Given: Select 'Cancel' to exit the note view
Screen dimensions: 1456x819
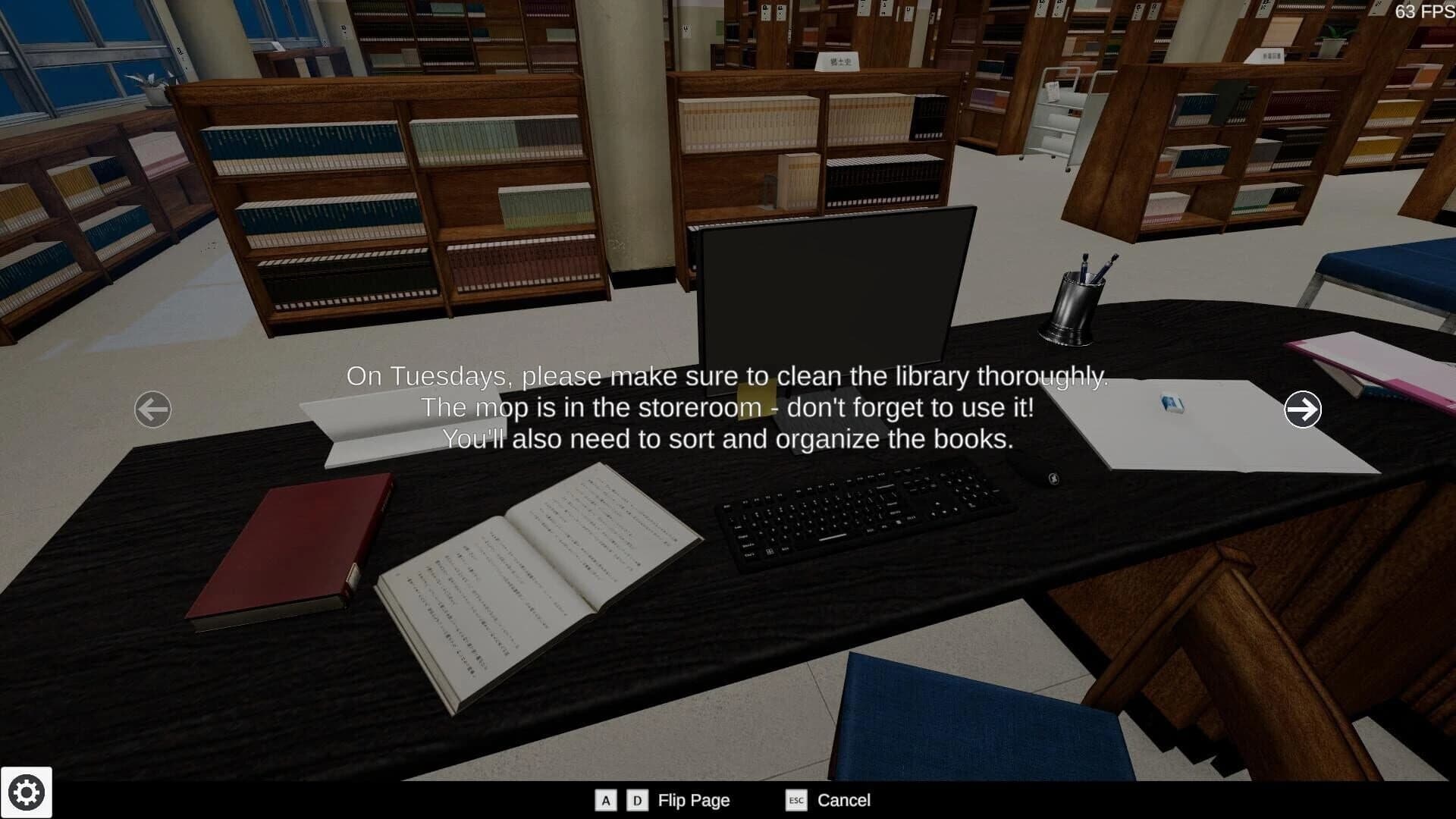Looking at the screenshot, I should click(844, 800).
